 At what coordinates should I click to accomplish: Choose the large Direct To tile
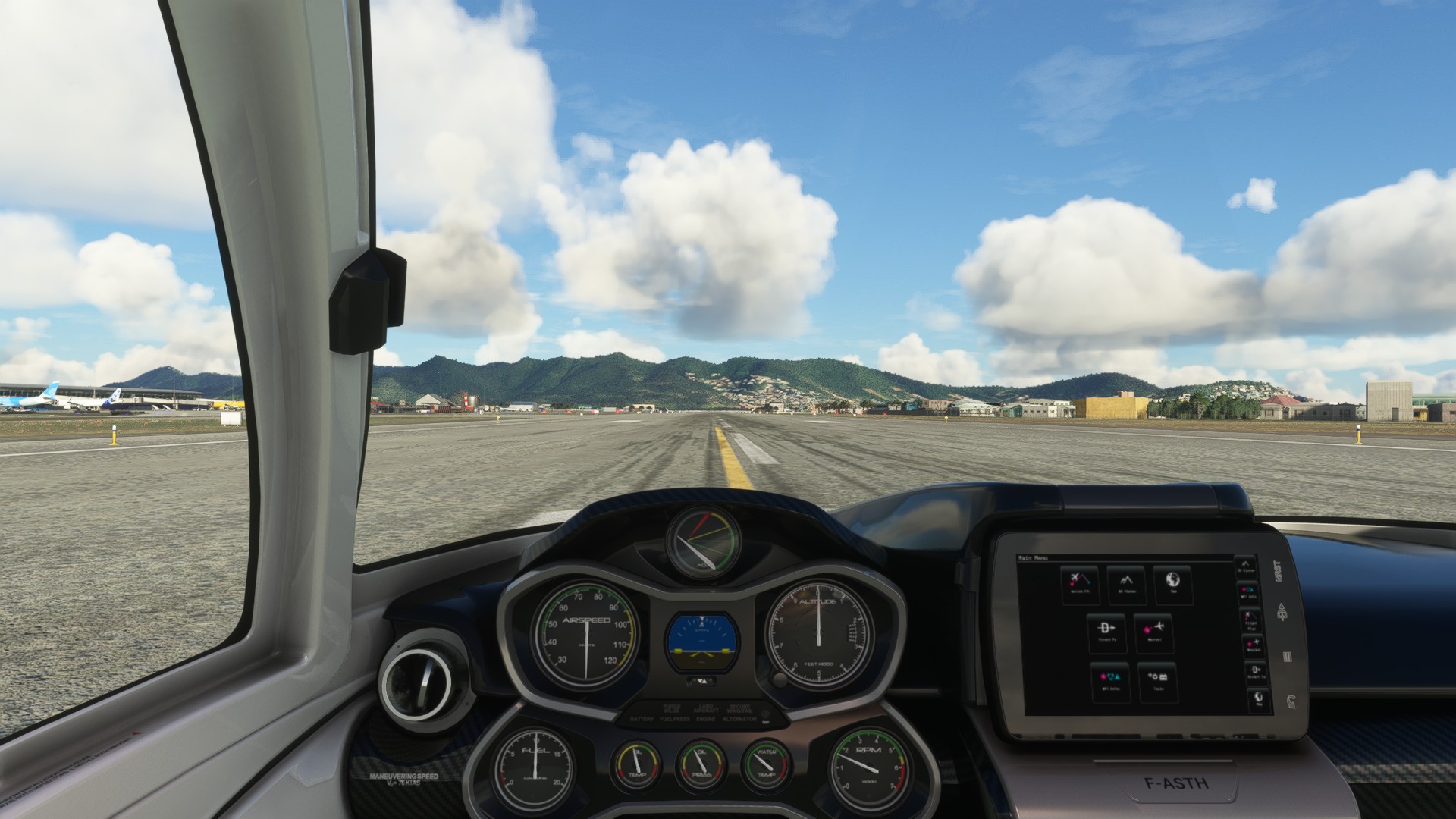pos(1106,632)
